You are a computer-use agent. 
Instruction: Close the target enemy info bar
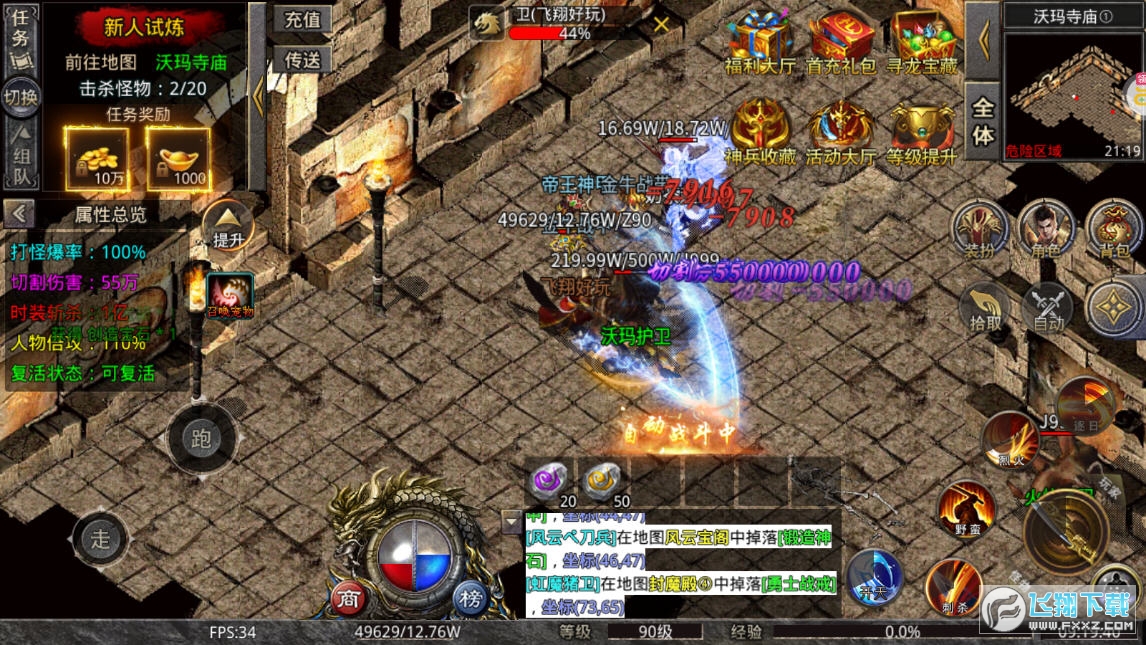pyautogui.click(x=661, y=25)
